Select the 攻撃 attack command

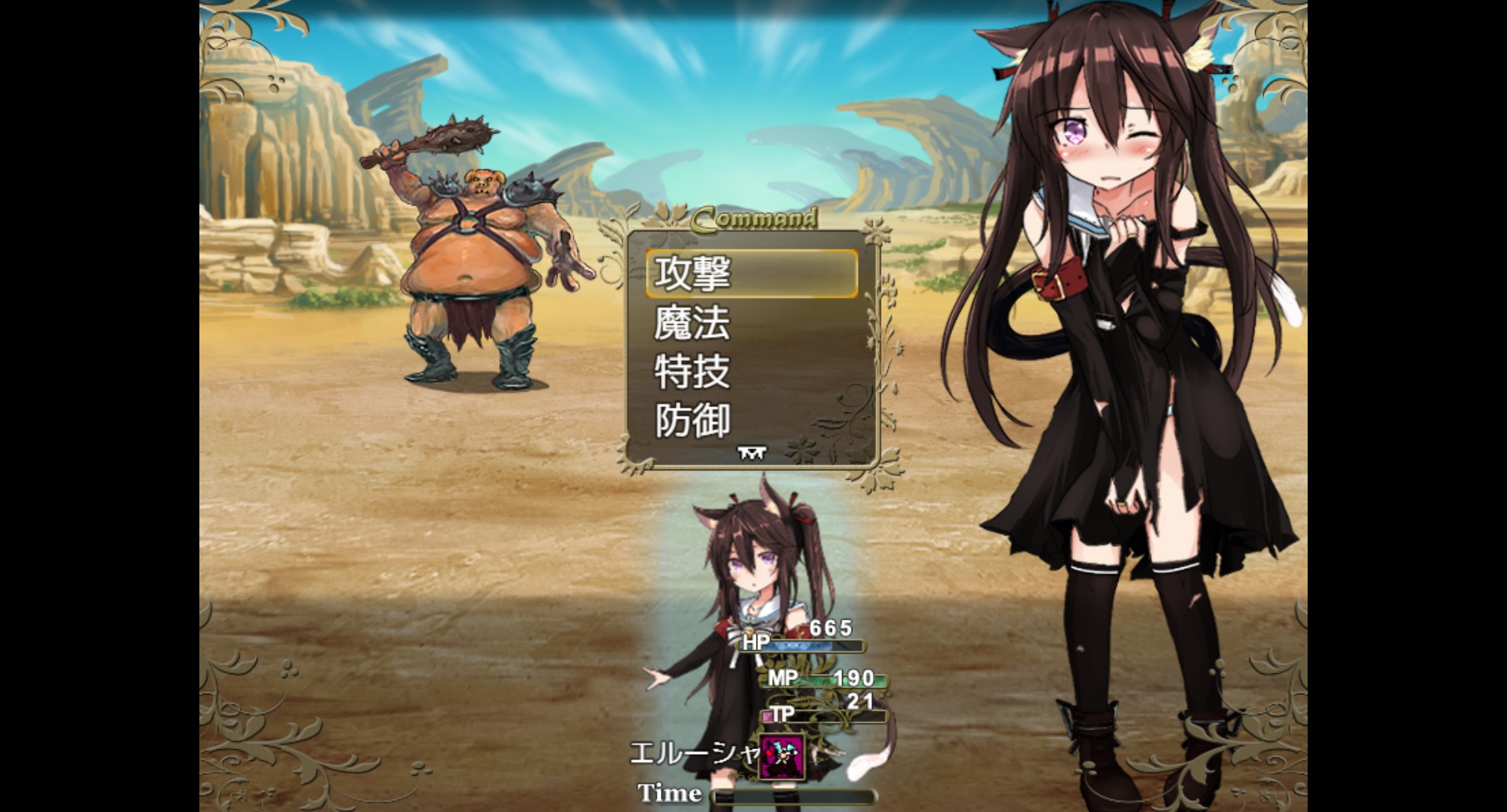[x=751, y=274]
